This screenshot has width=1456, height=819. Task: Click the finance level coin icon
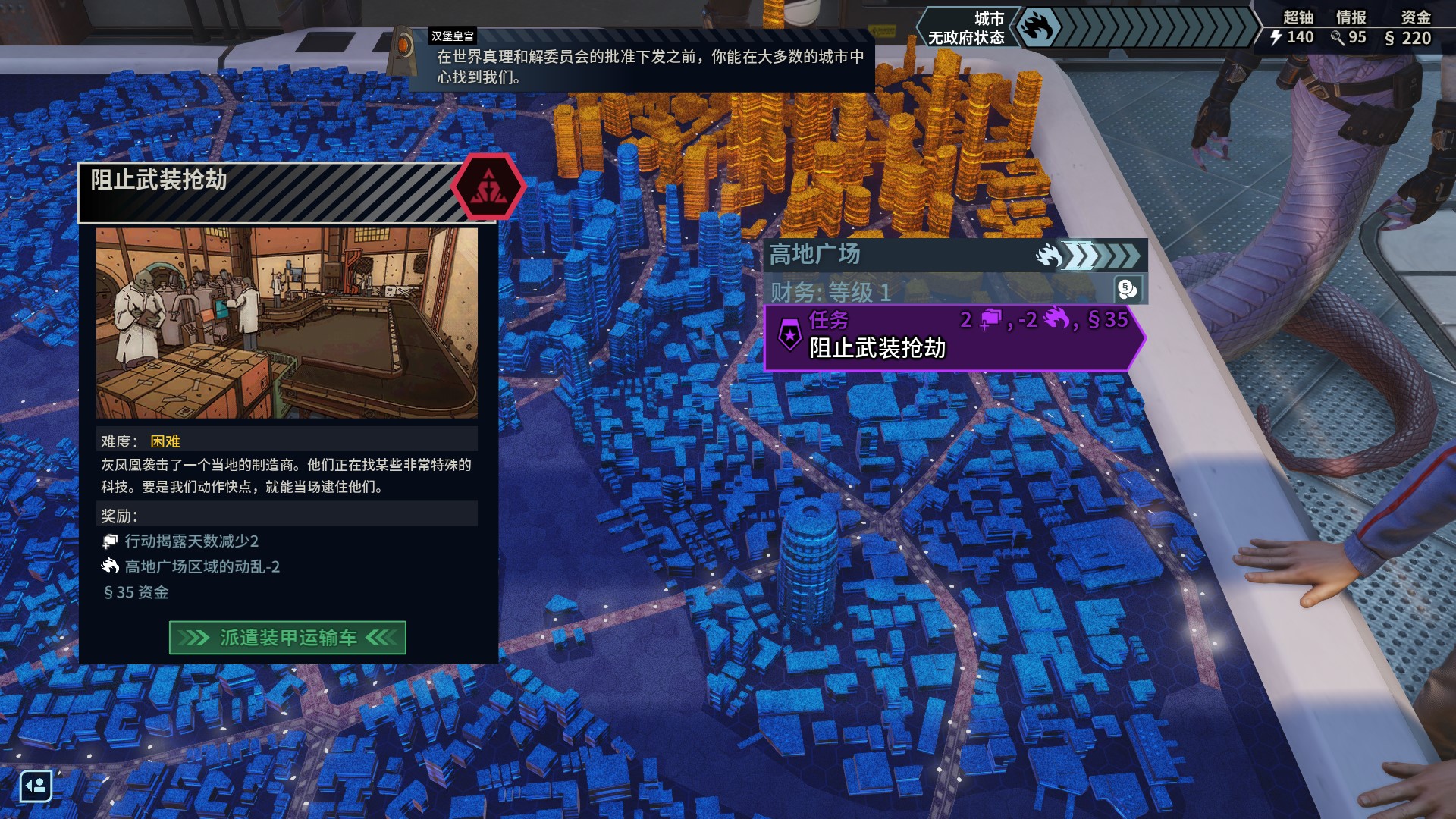click(1127, 289)
